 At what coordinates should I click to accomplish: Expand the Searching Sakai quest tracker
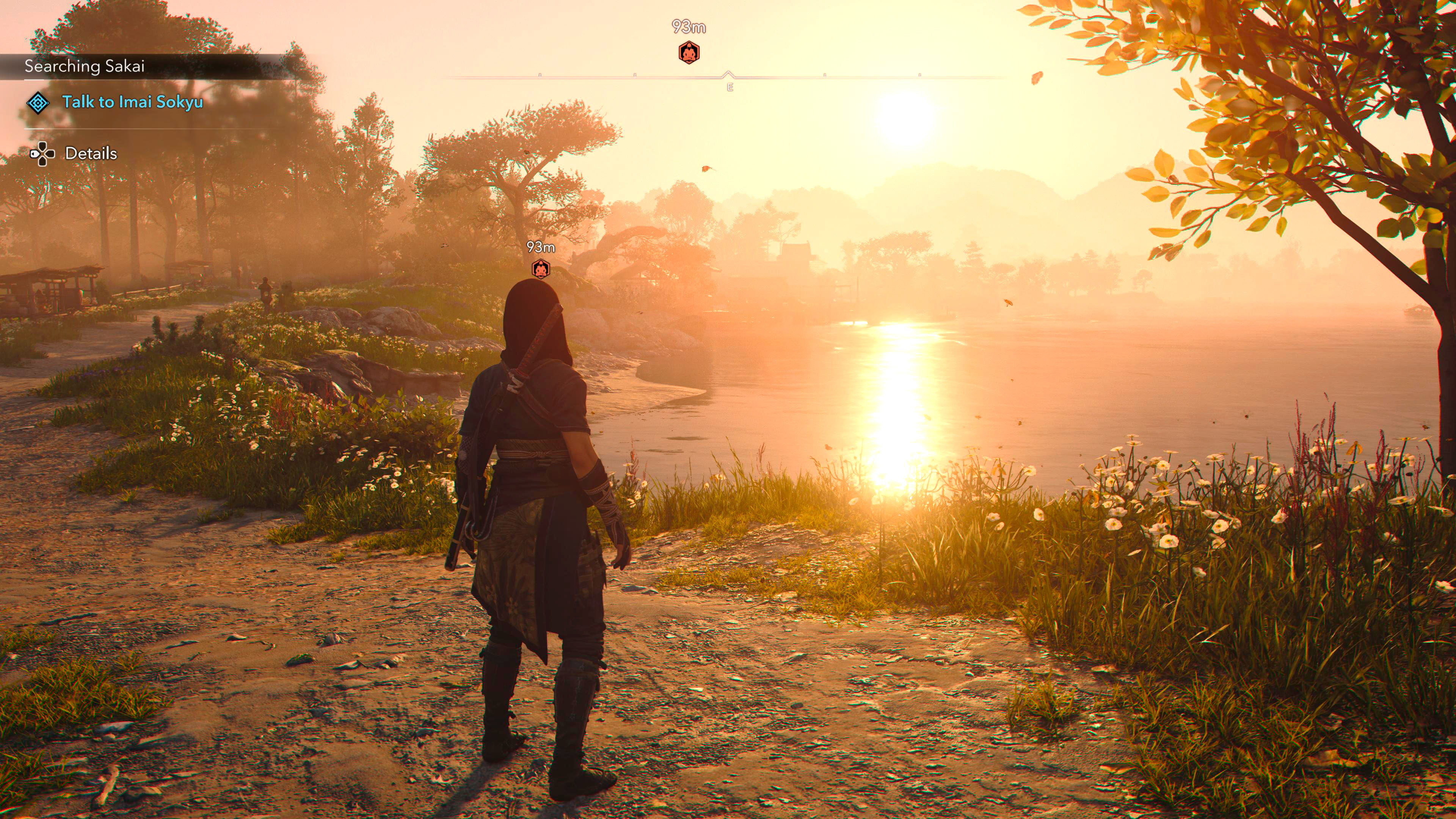click(x=85, y=66)
